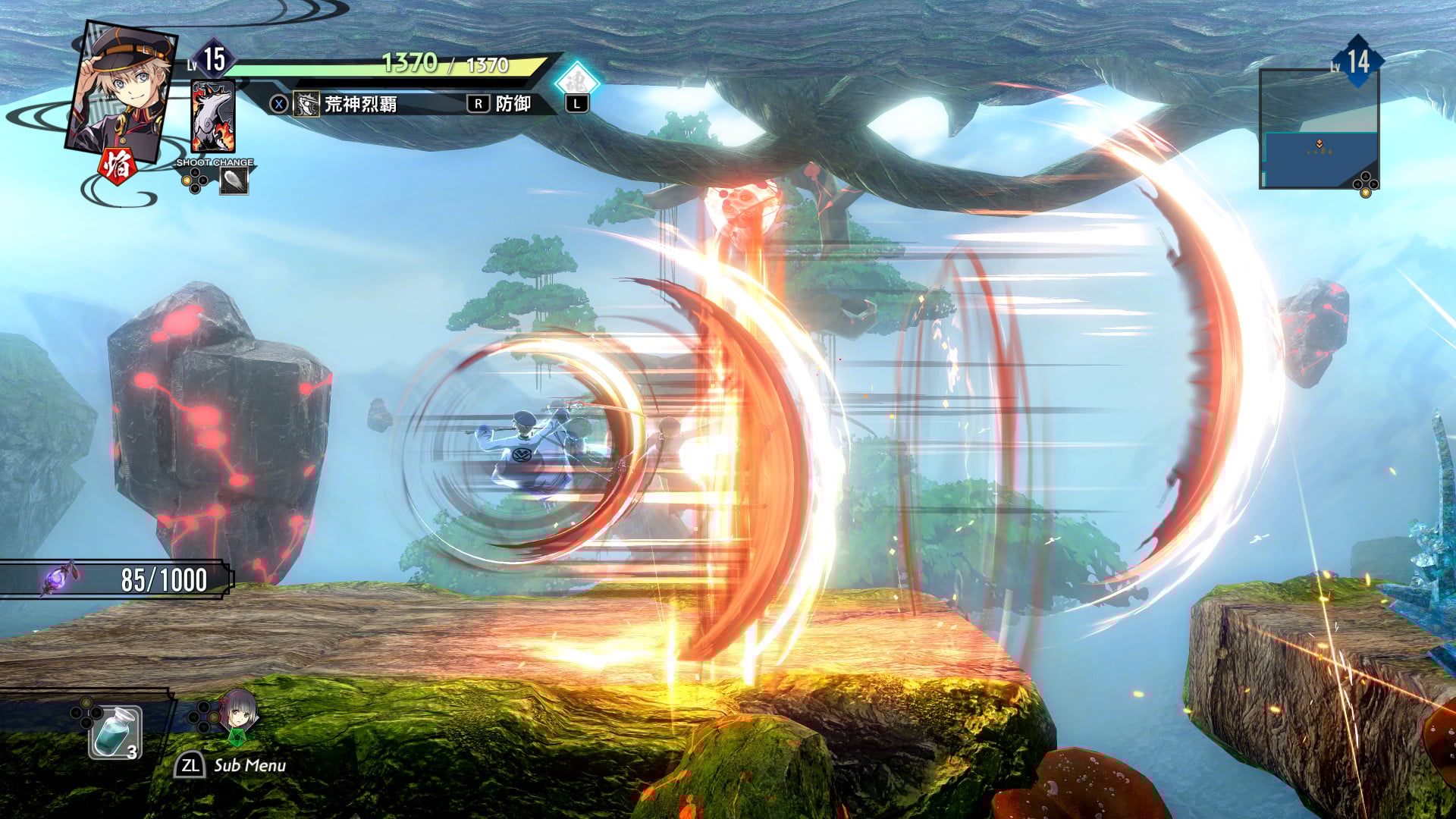Activate the 荒神烈覇 skill

pyautogui.click(x=360, y=104)
